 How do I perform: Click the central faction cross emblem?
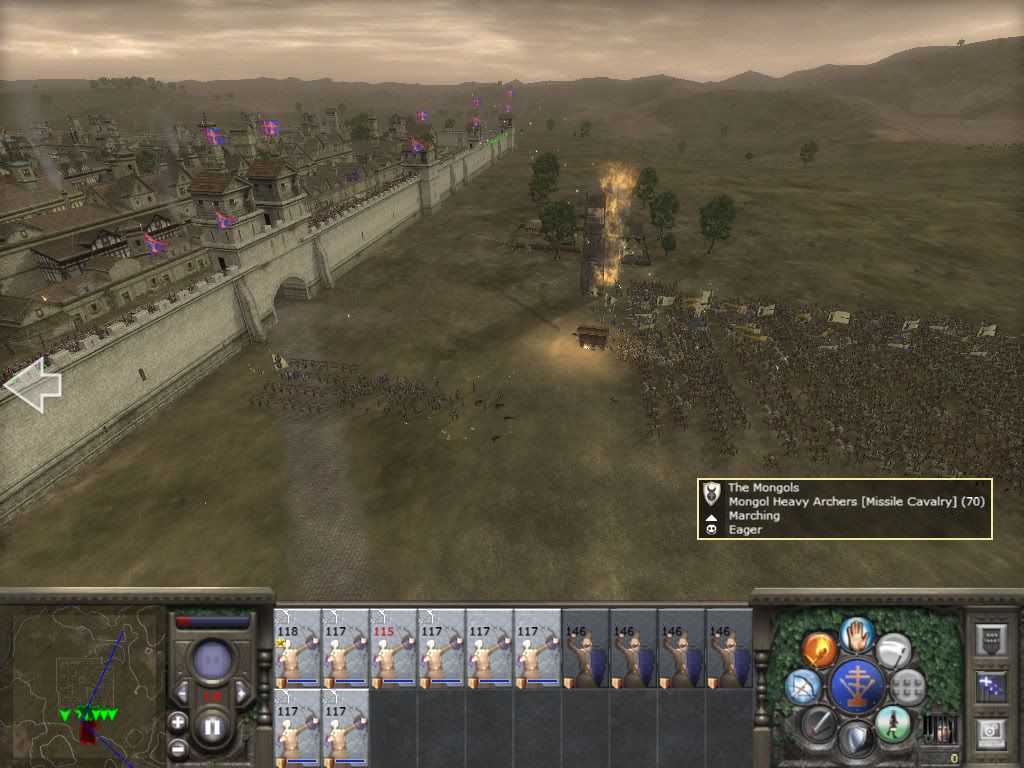coord(856,686)
